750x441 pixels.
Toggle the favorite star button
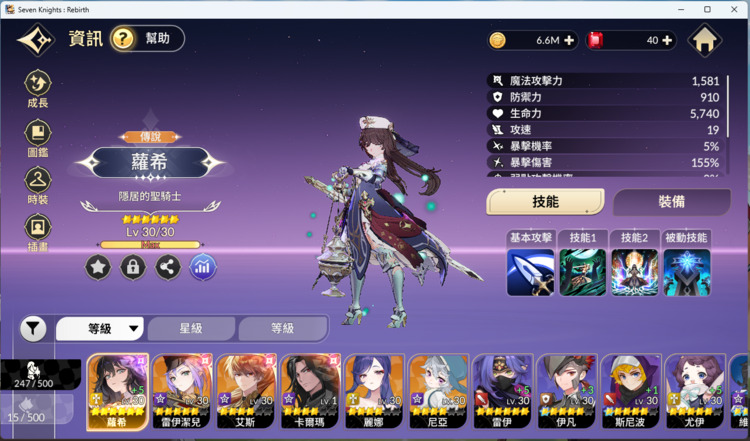click(x=98, y=267)
